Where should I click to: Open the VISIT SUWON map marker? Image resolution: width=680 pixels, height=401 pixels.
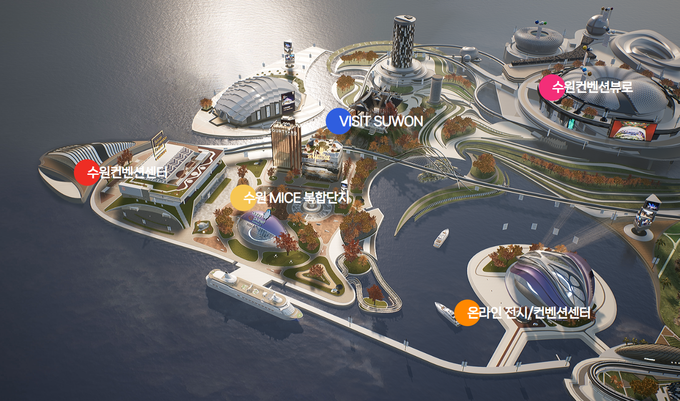tap(339, 121)
